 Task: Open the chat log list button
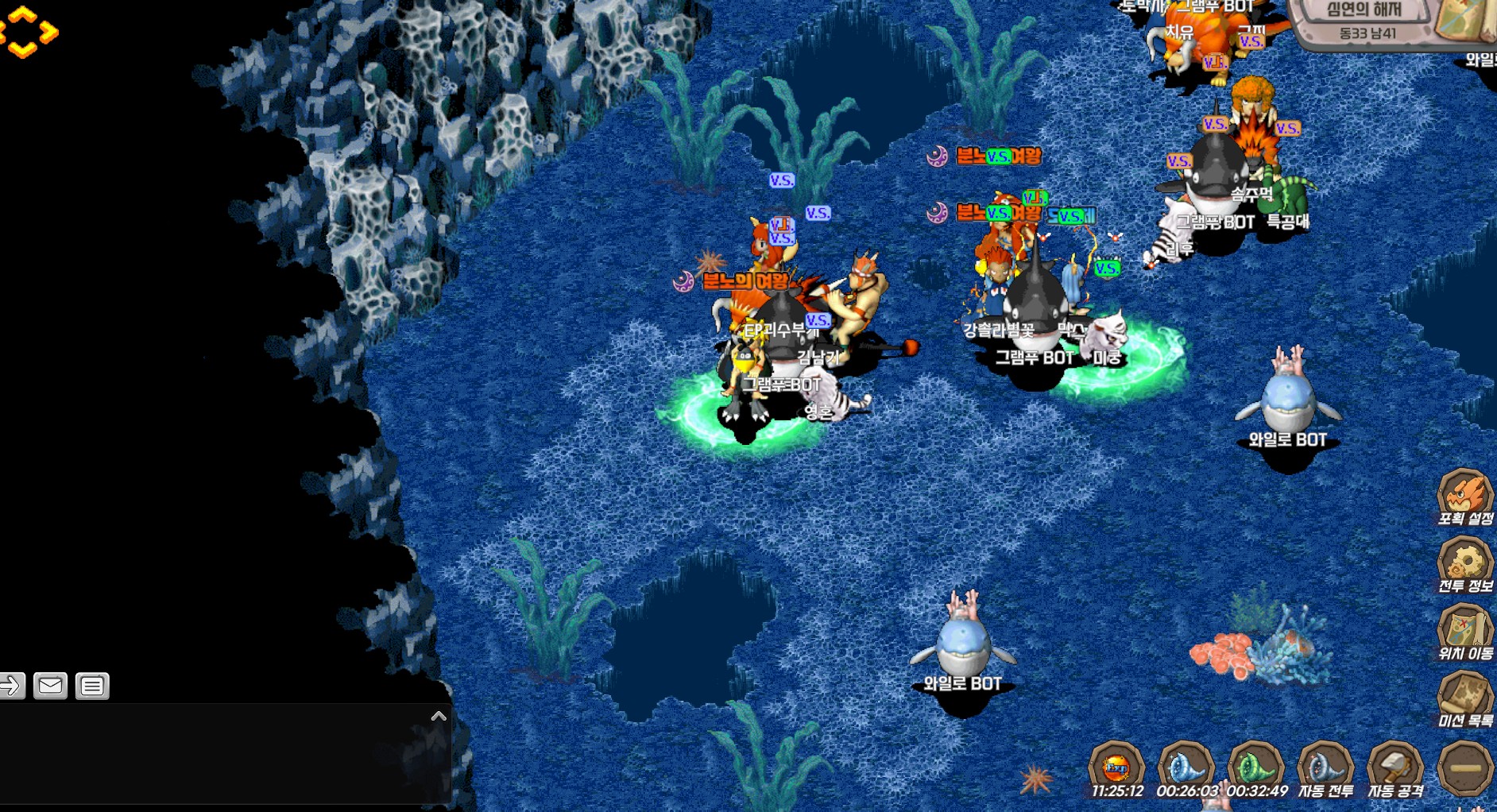tap(92, 685)
